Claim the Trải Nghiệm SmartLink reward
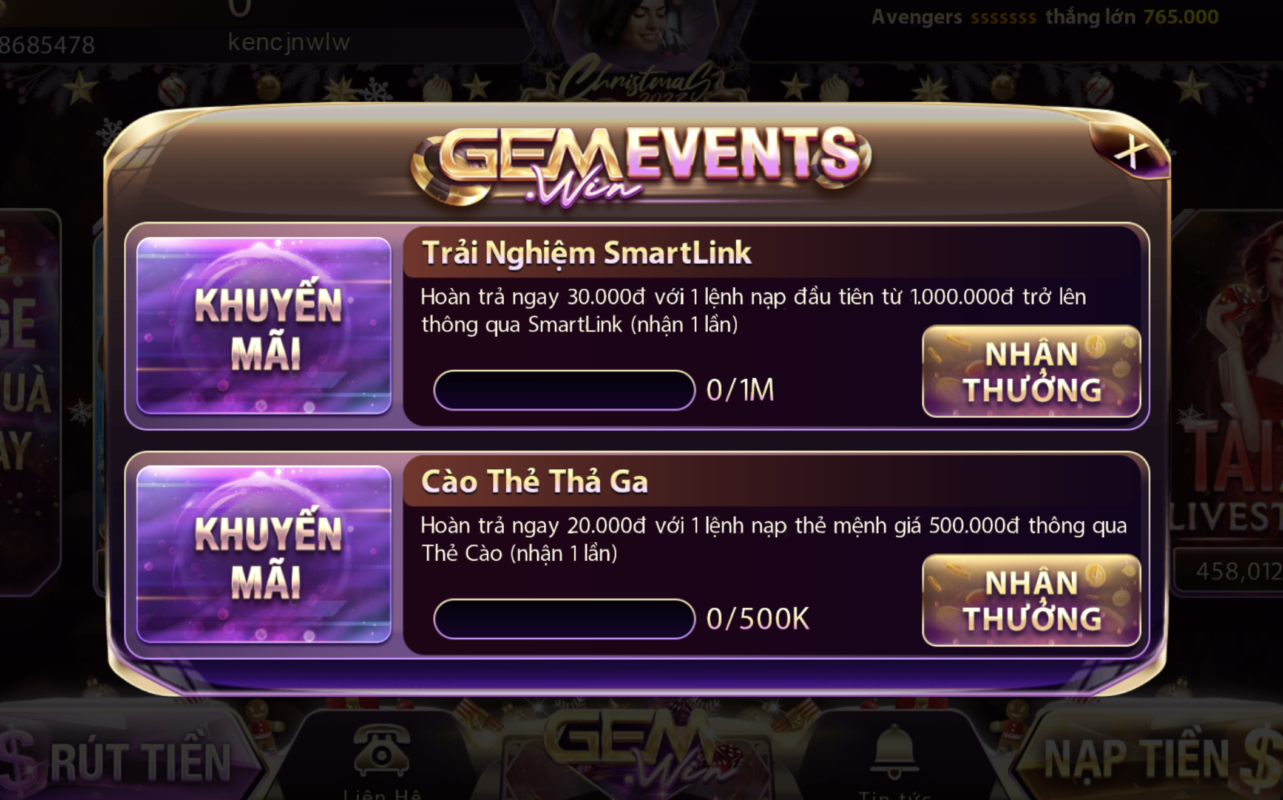The image size is (1283, 800). coord(1031,371)
